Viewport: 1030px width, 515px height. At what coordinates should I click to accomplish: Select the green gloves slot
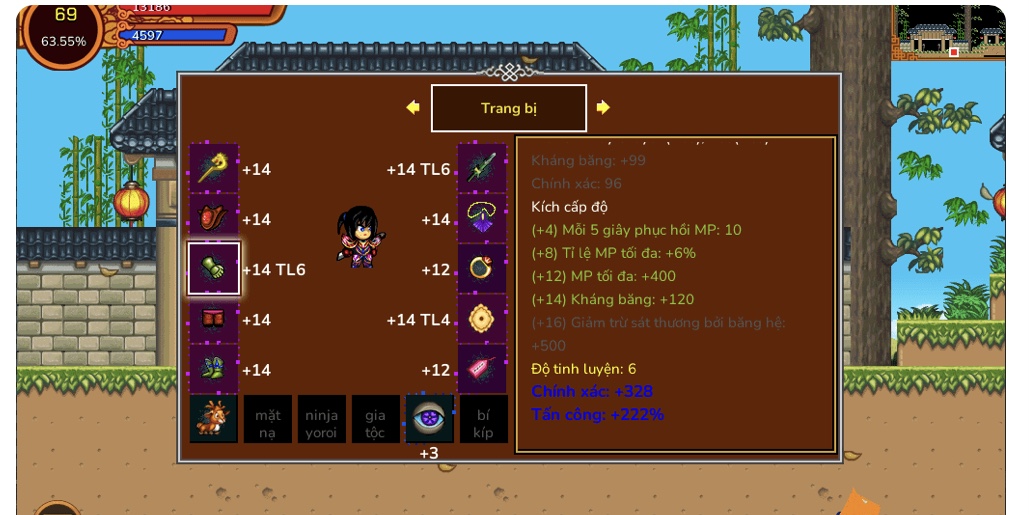click(214, 269)
